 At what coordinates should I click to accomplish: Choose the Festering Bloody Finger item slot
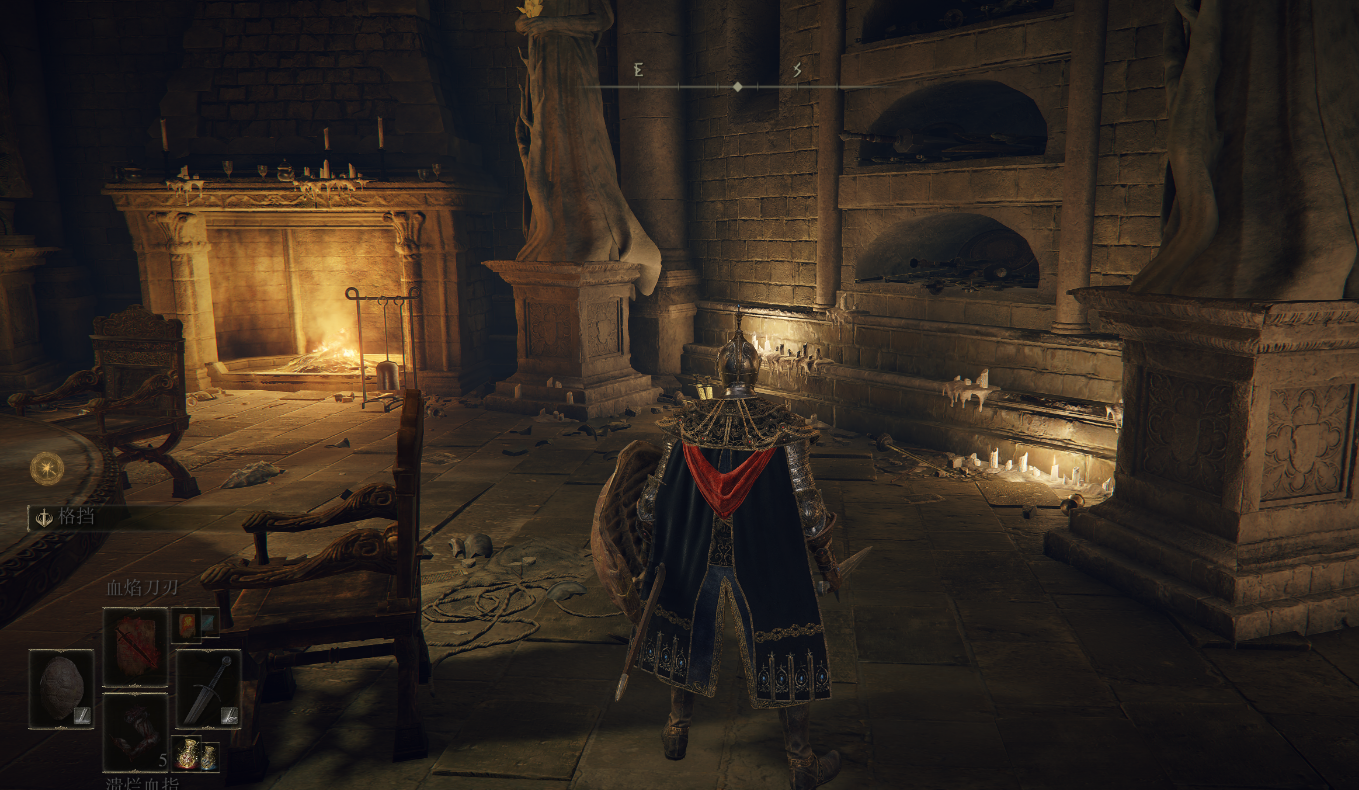pyautogui.click(x=135, y=731)
